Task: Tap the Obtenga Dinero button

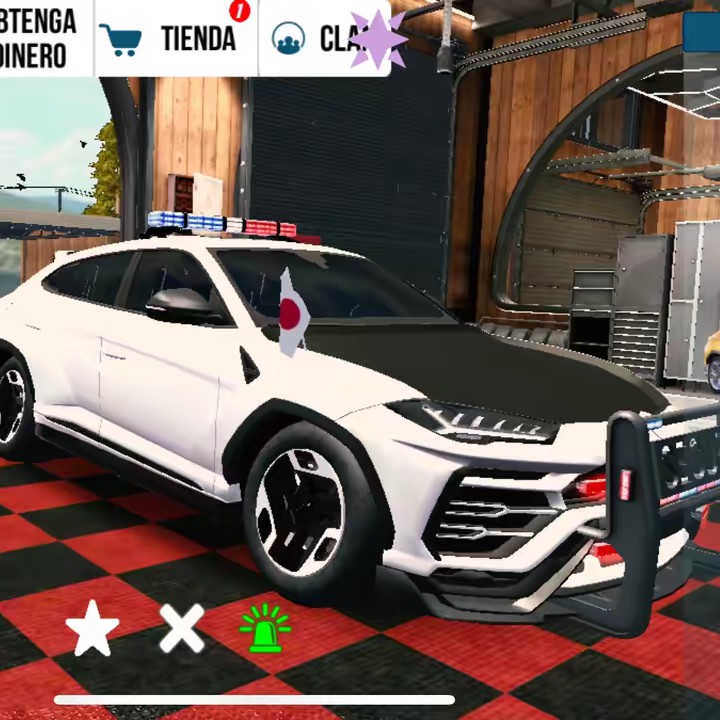Action: tap(40, 38)
